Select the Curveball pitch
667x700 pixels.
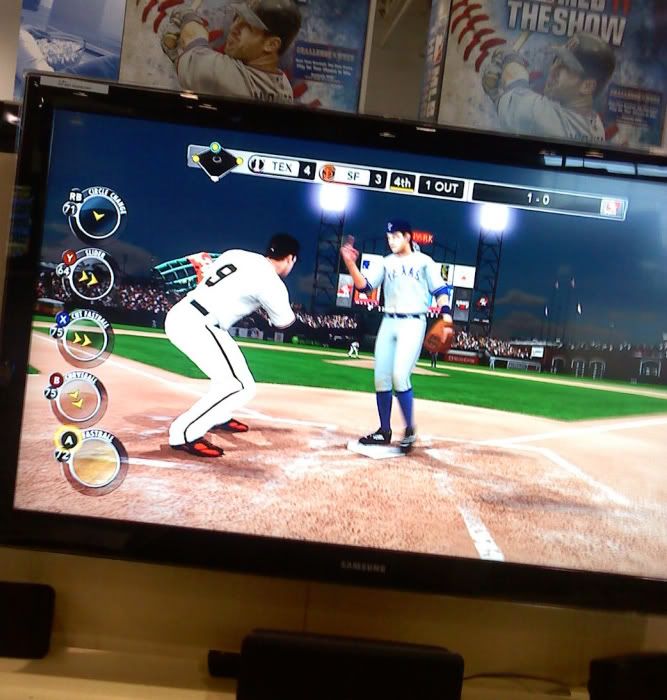(x=79, y=399)
